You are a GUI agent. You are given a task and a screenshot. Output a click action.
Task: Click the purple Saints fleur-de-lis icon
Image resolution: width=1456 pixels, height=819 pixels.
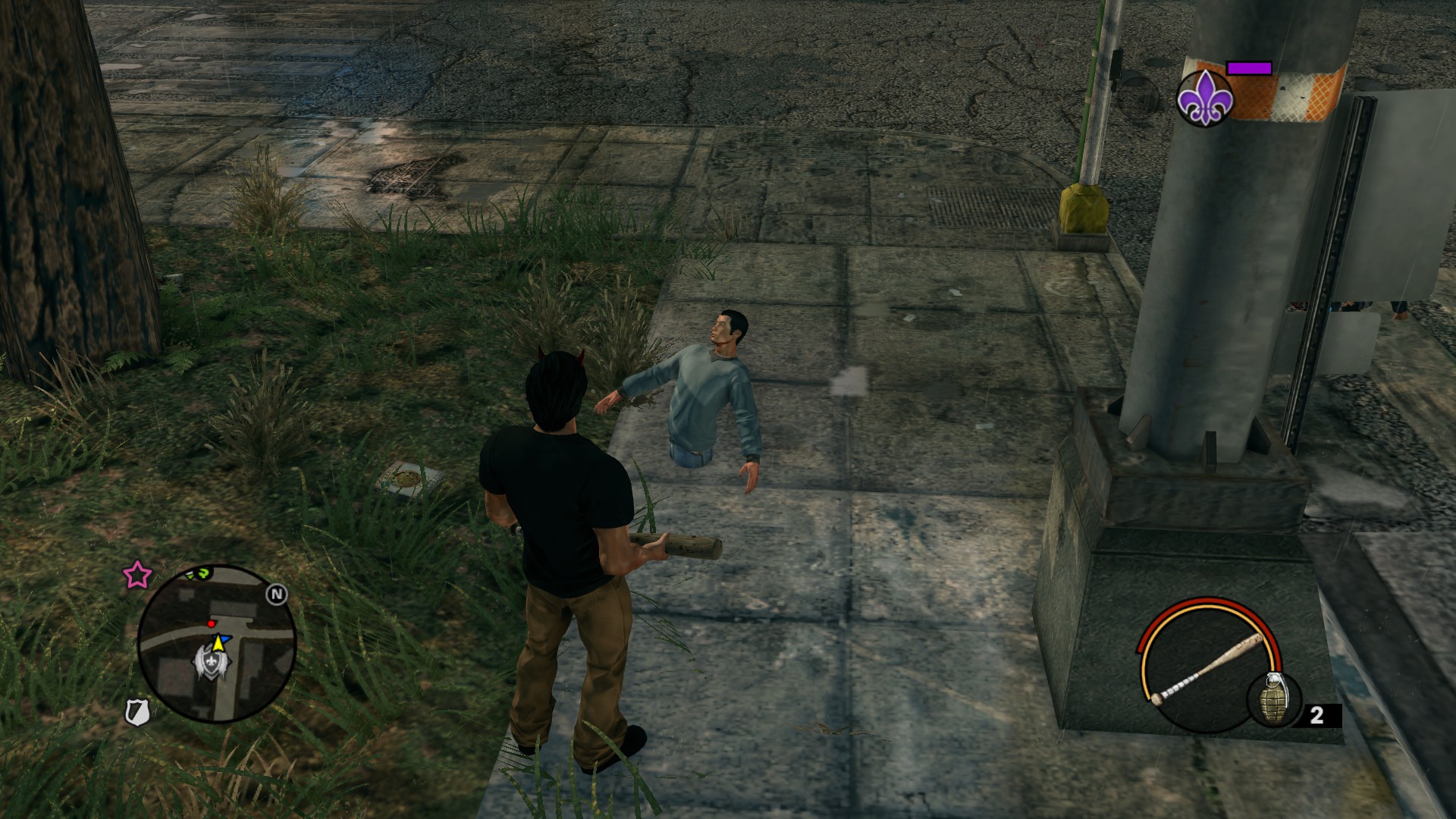1204,99
